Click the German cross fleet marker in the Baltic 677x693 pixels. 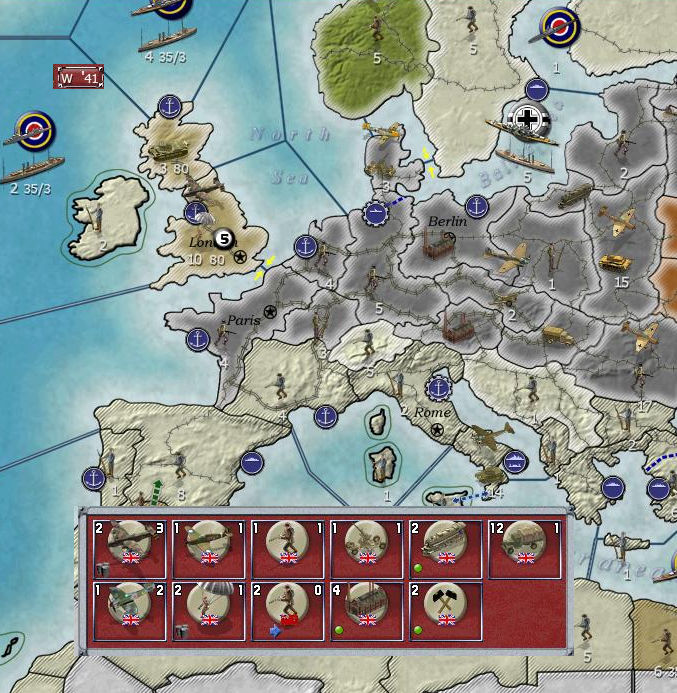pos(527,120)
